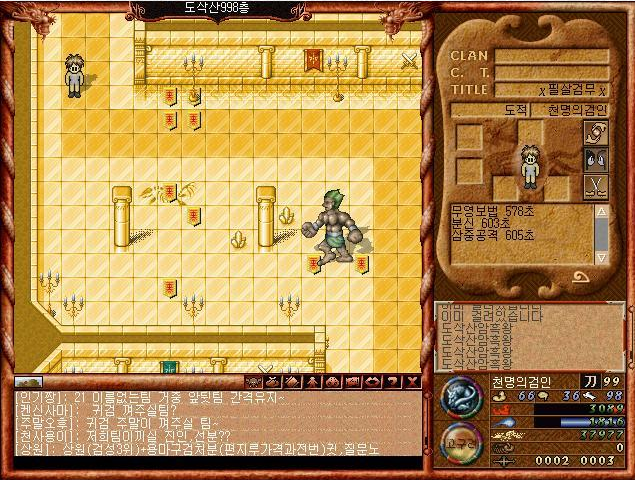The image size is (635, 480).
Task: Click the down arrow of the skill timer list
Action: 601,258
